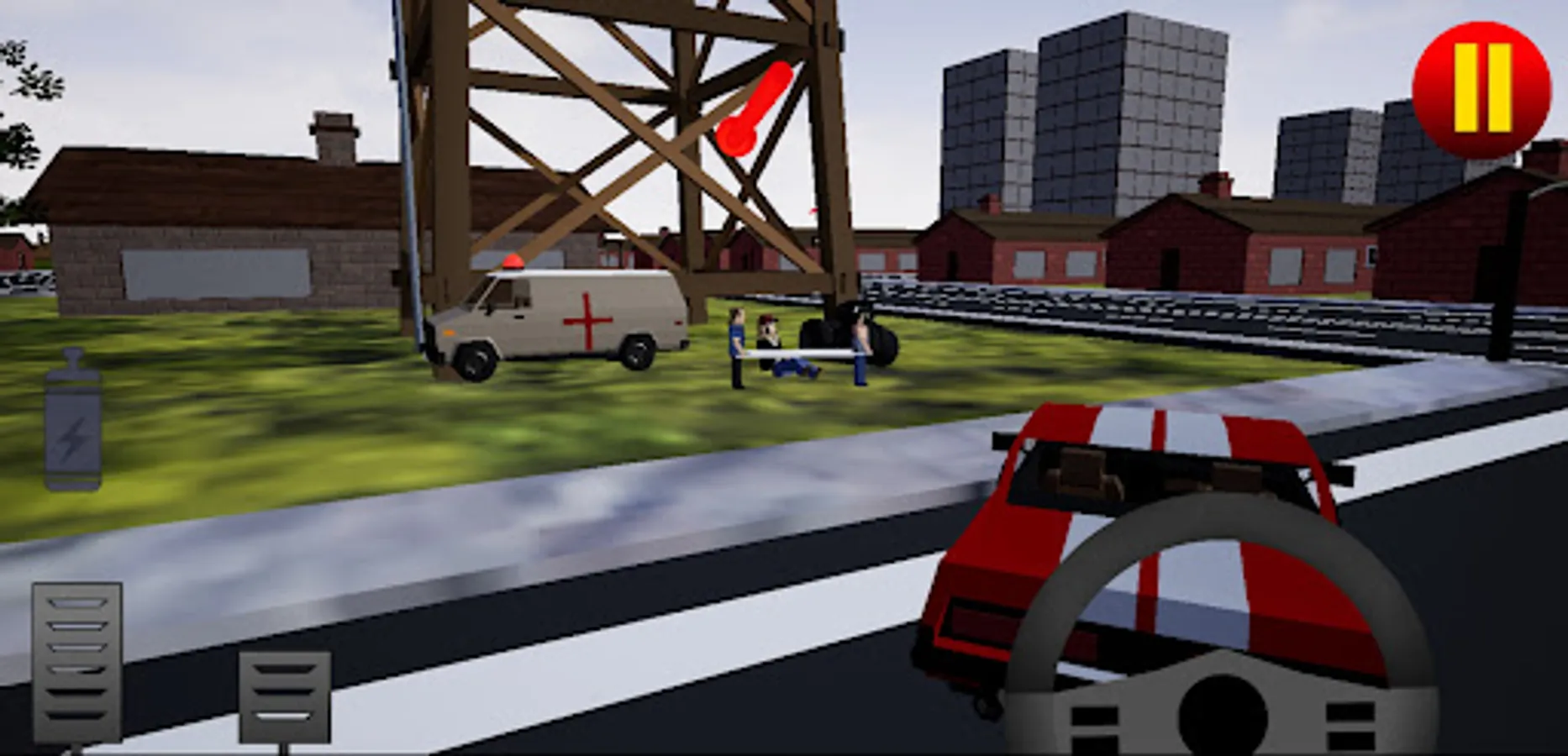Tap the red car's rear taillight
This screenshot has height=756, width=1568.
coord(983,617)
